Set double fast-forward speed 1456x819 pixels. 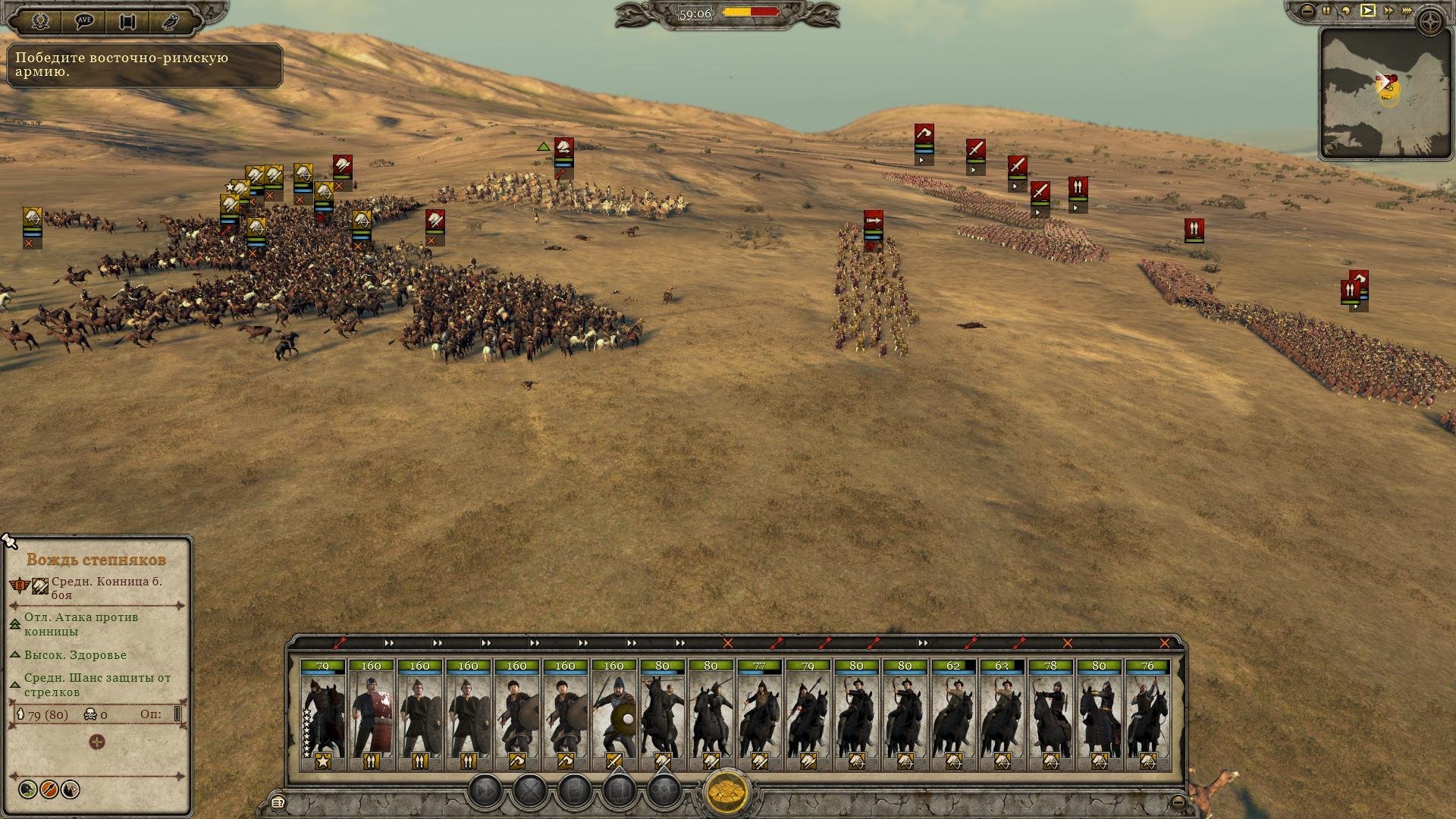coord(1389,11)
